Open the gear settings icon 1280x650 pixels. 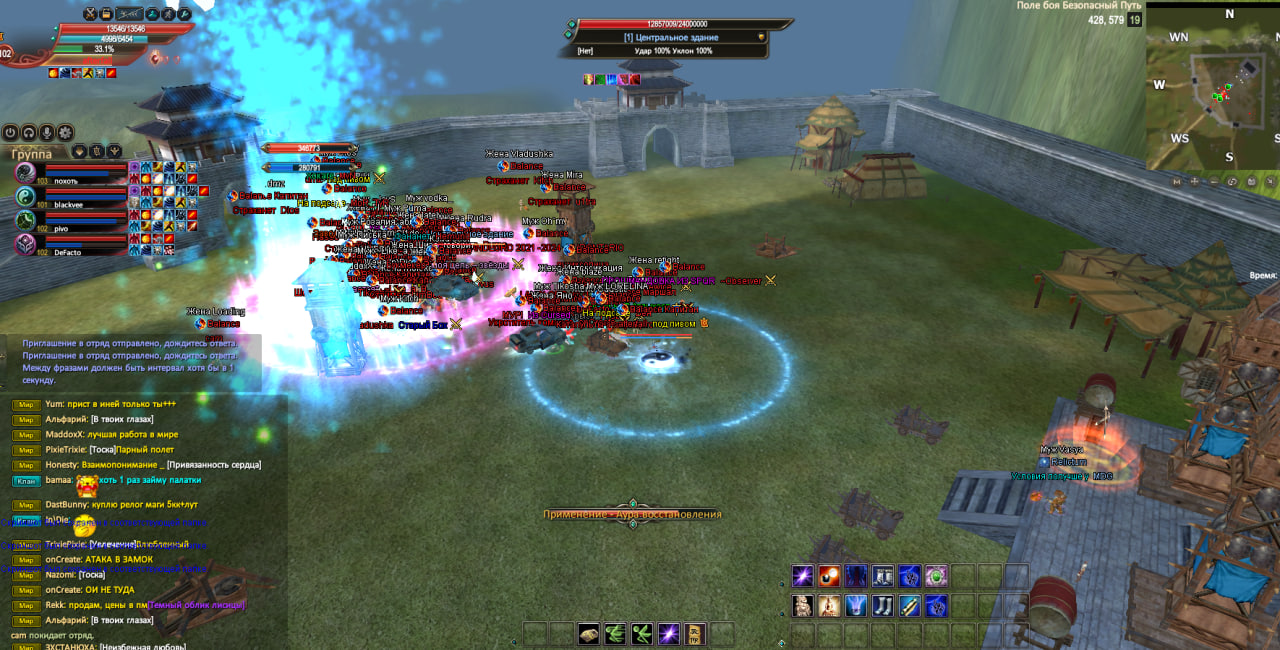[x=65, y=132]
